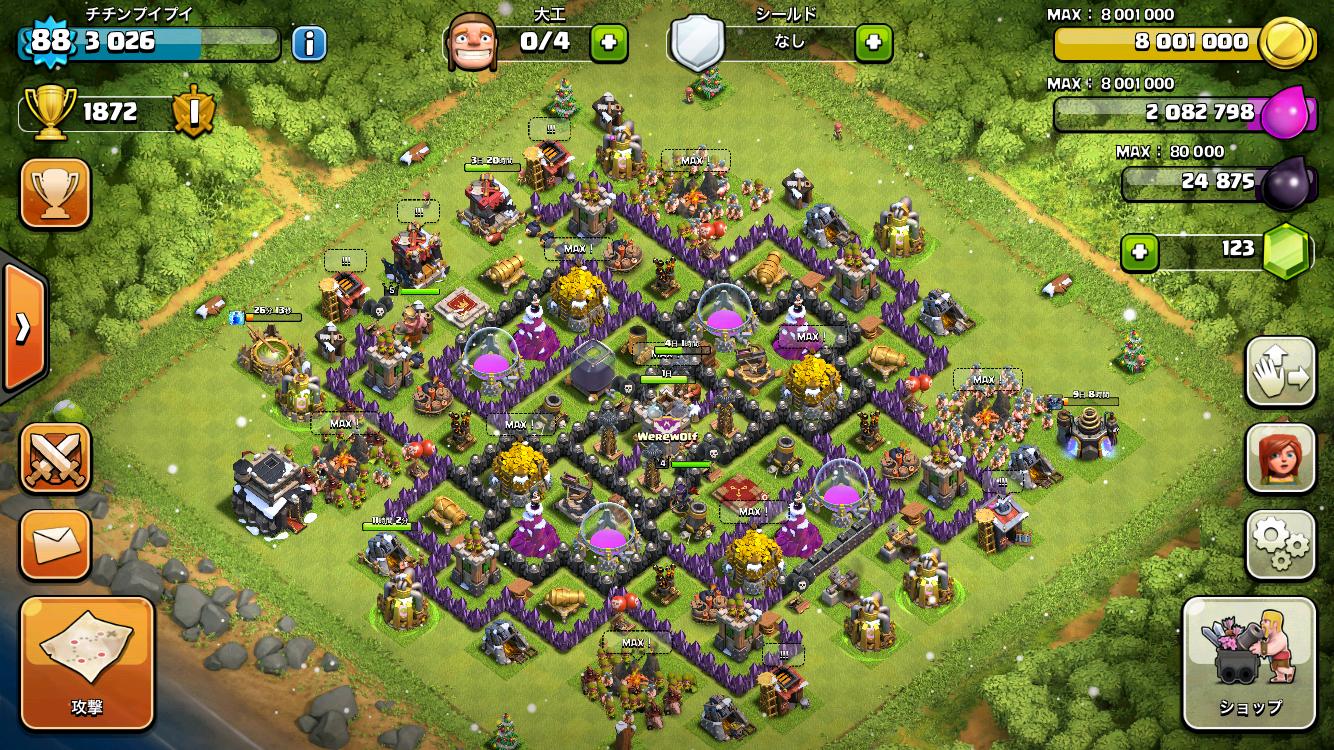Screen dimensions: 1334x750
Task: Tap the builder face icon
Action: pos(472,42)
